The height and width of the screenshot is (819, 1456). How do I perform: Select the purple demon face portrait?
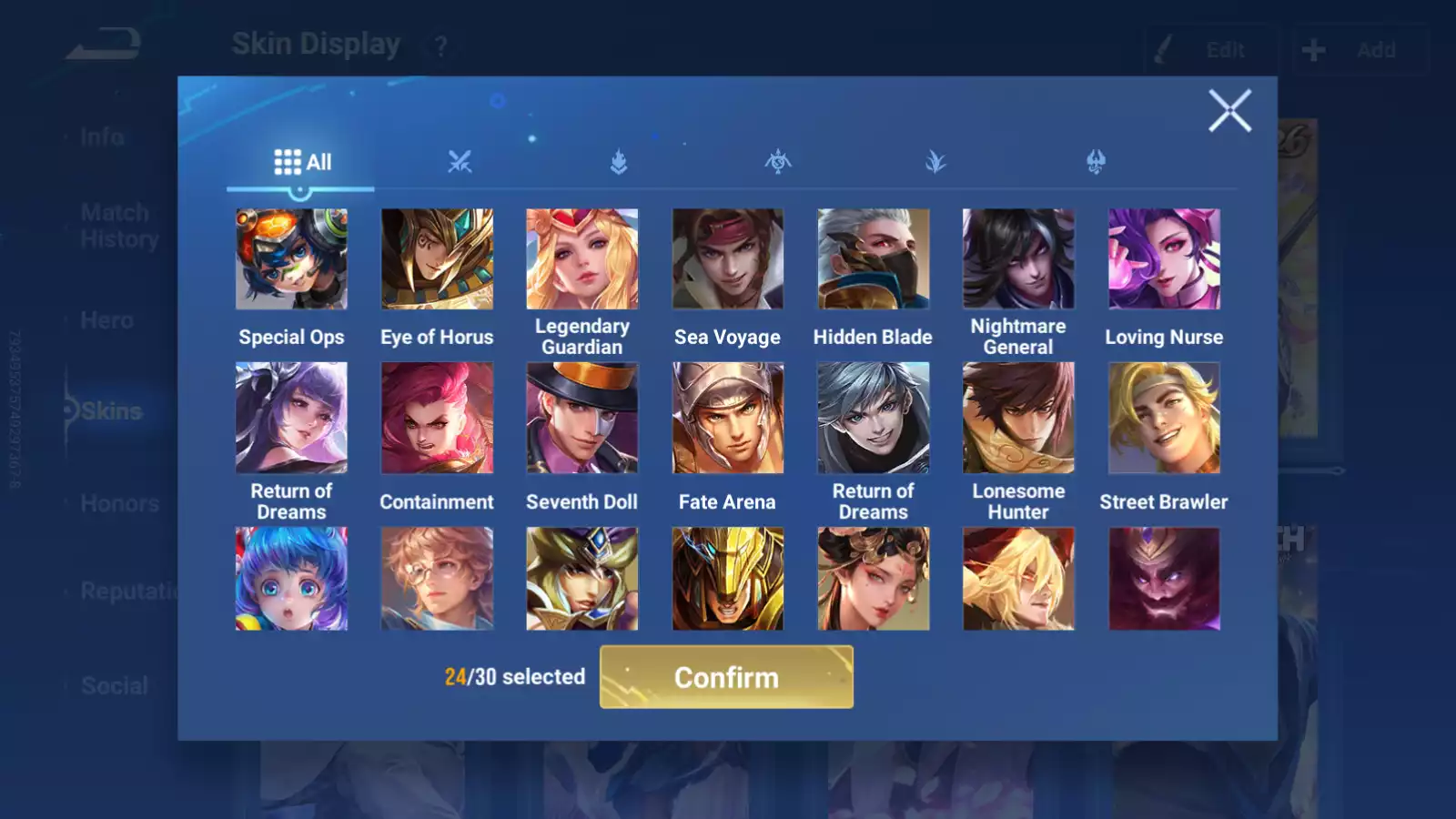(1164, 579)
